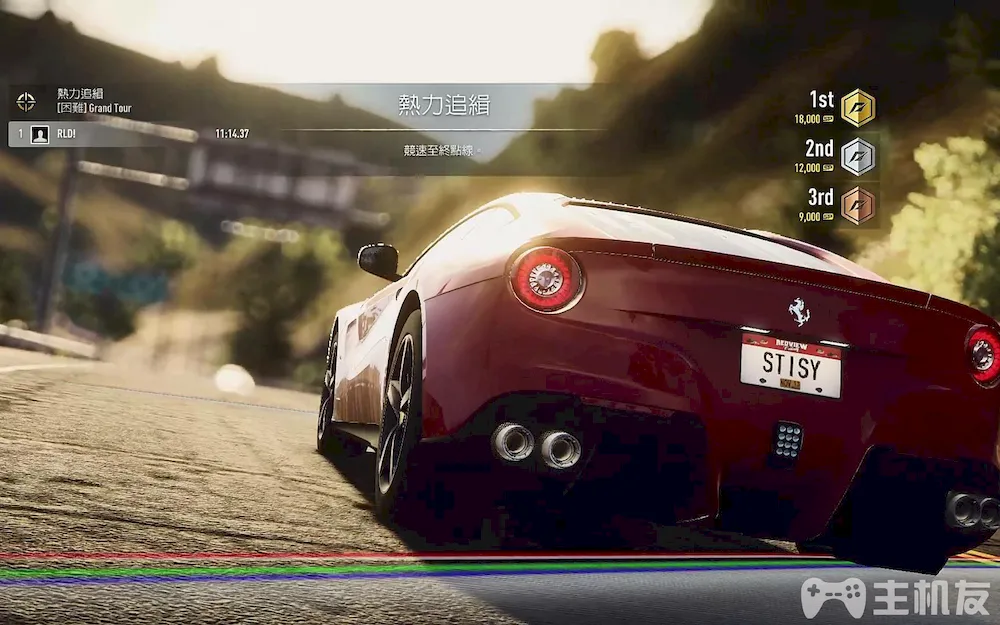
Task: Click the bronze 3rd place medal icon
Action: click(857, 205)
